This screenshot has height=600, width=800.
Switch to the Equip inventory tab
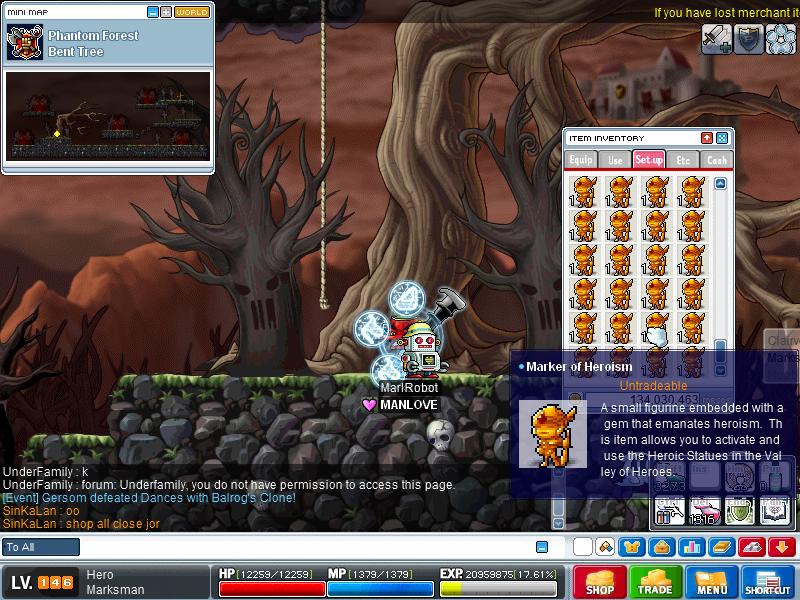[x=581, y=160]
